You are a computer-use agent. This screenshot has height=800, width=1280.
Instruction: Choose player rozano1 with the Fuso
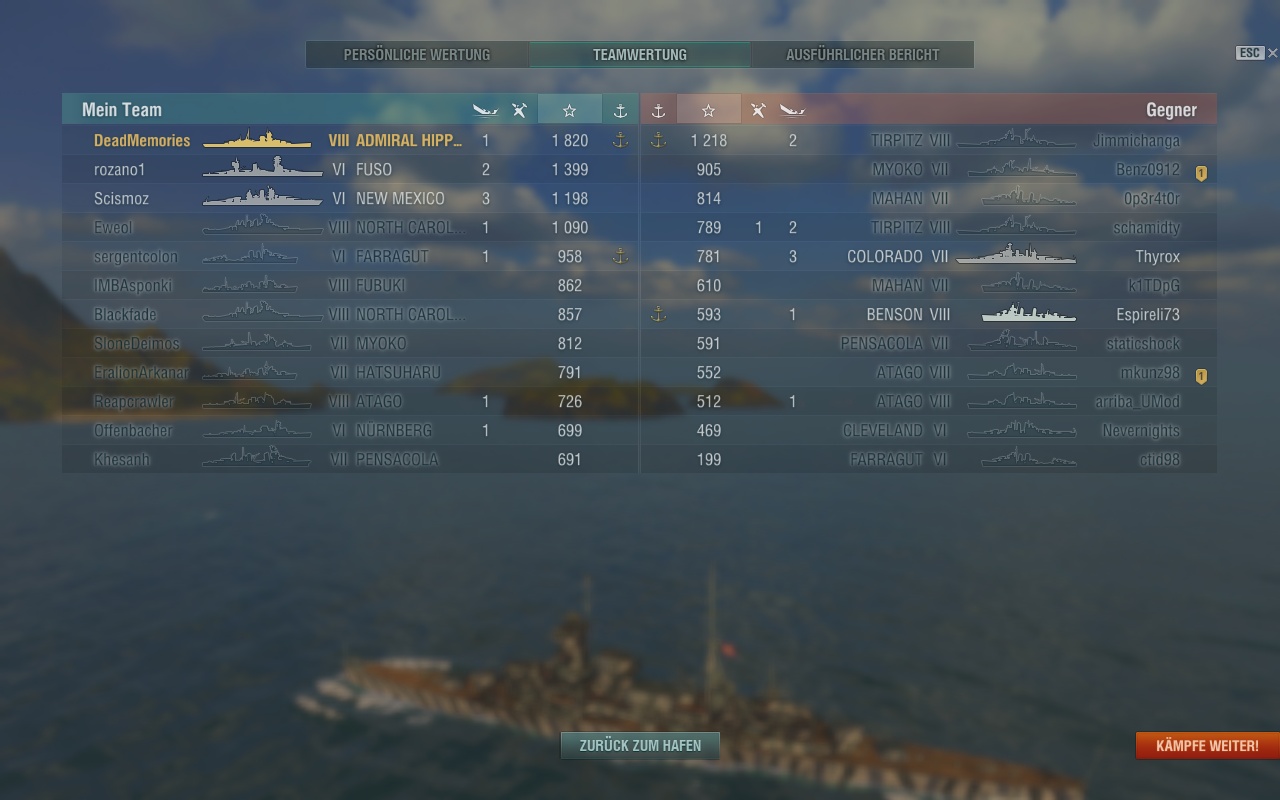pyautogui.click(x=120, y=170)
